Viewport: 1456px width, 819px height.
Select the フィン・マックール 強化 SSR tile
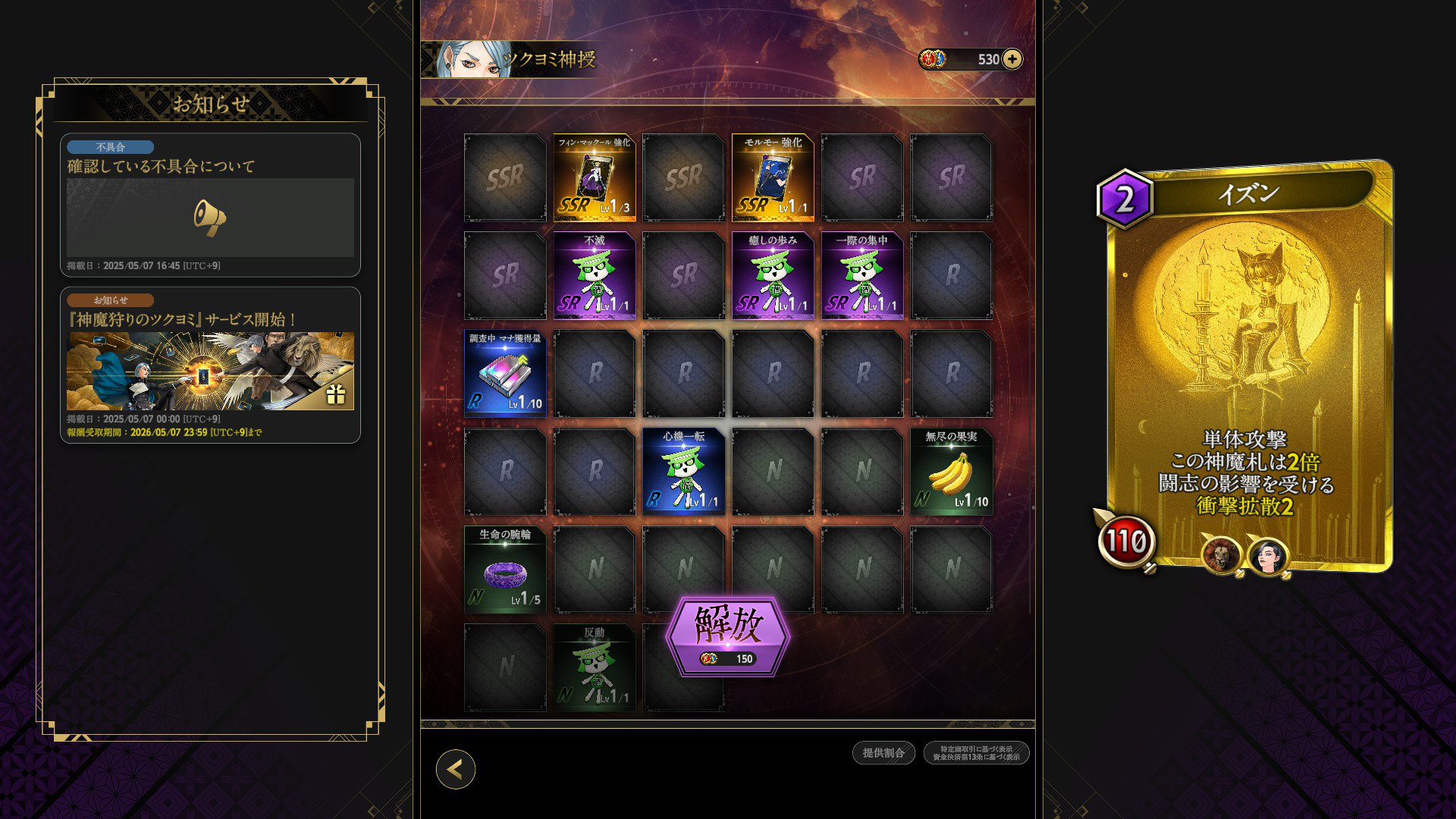click(595, 178)
